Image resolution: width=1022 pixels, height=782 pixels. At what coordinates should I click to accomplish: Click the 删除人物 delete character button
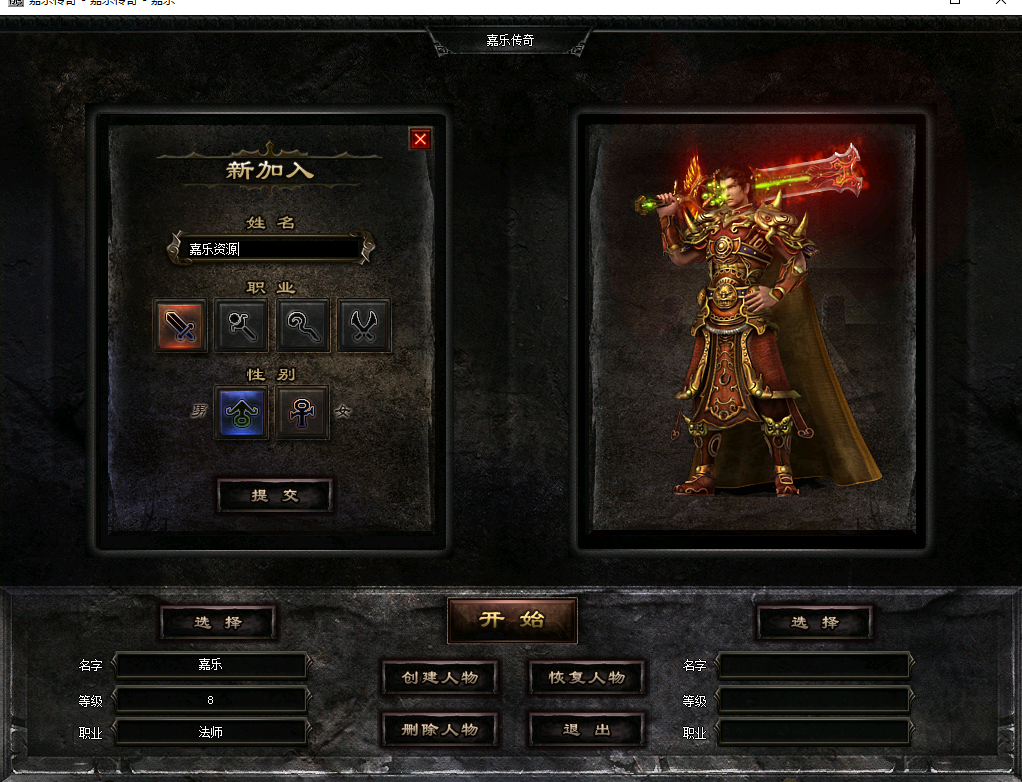(x=440, y=729)
